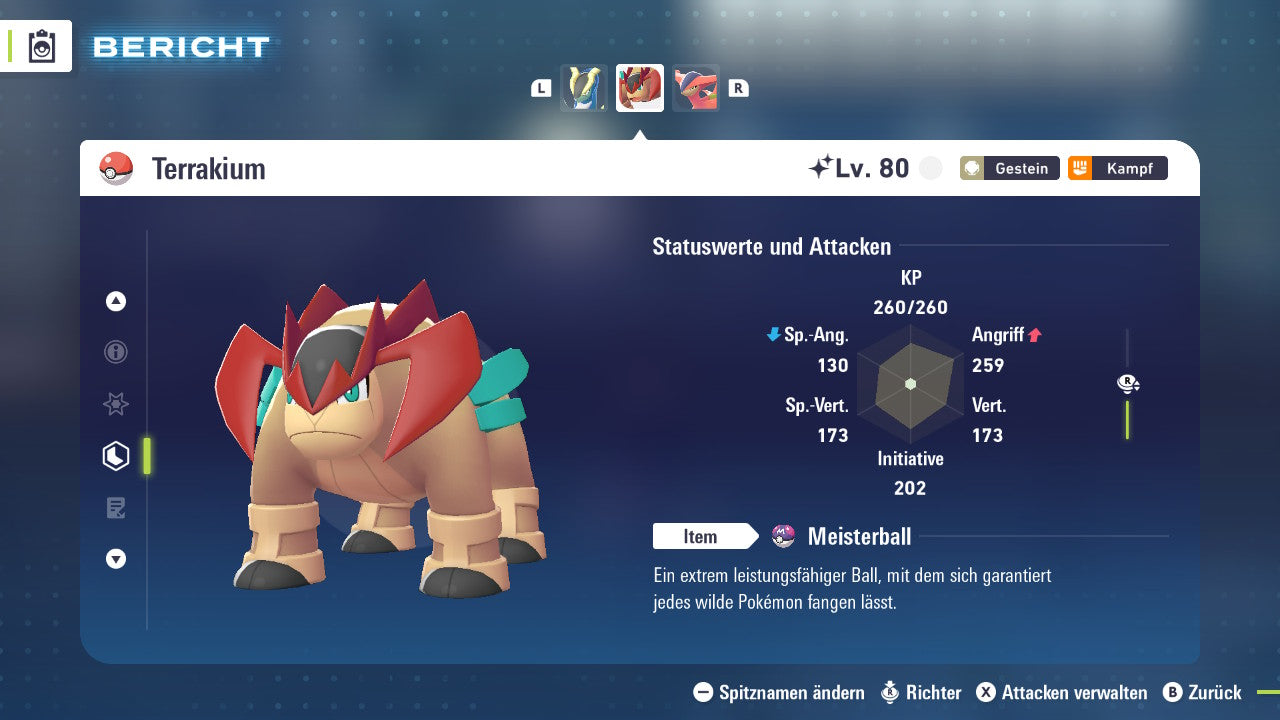Select the star memories icon in sidebar
The width and height of the screenshot is (1280, 720).
coord(115,404)
